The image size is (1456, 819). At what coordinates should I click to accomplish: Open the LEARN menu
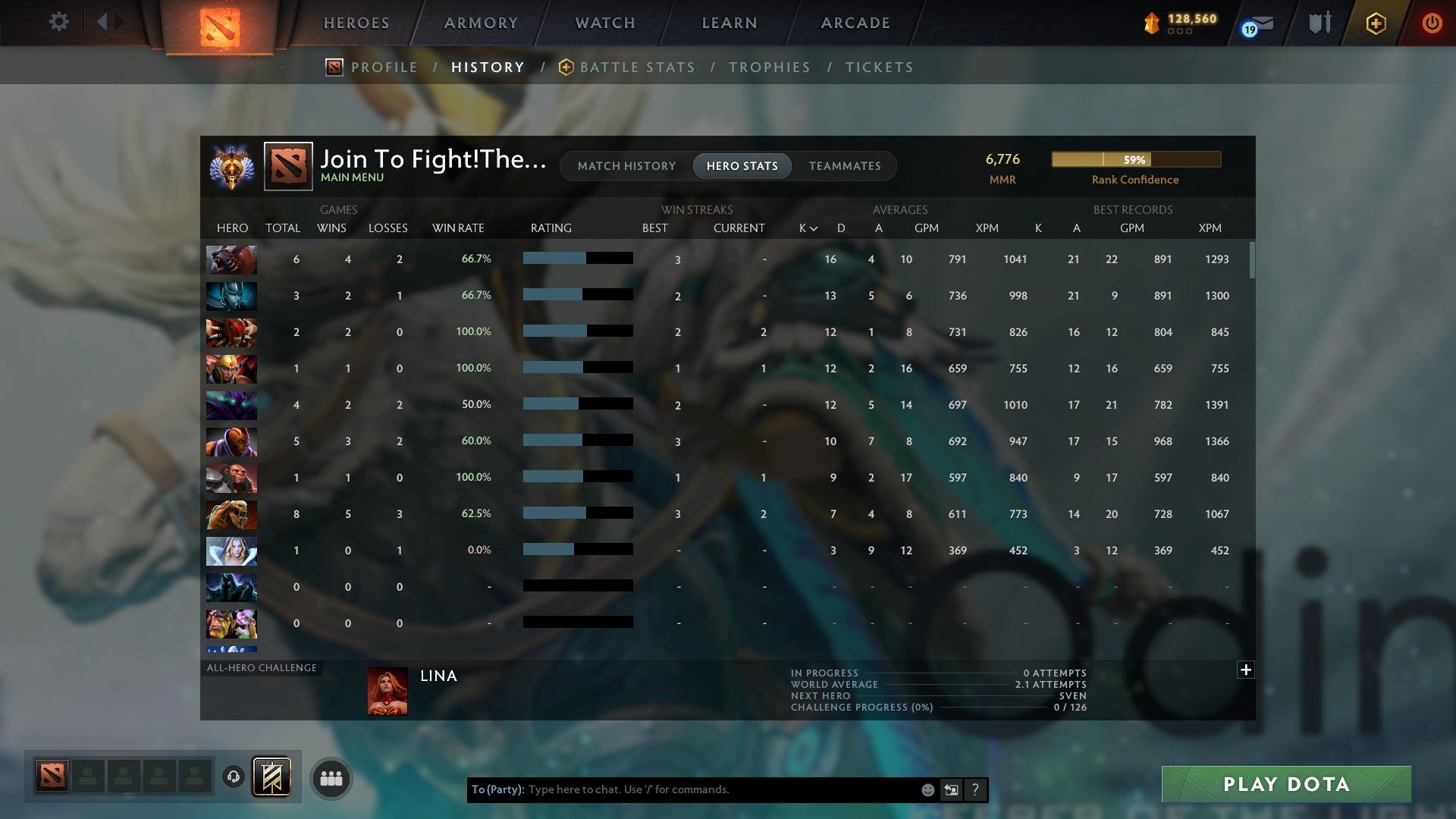(x=728, y=23)
